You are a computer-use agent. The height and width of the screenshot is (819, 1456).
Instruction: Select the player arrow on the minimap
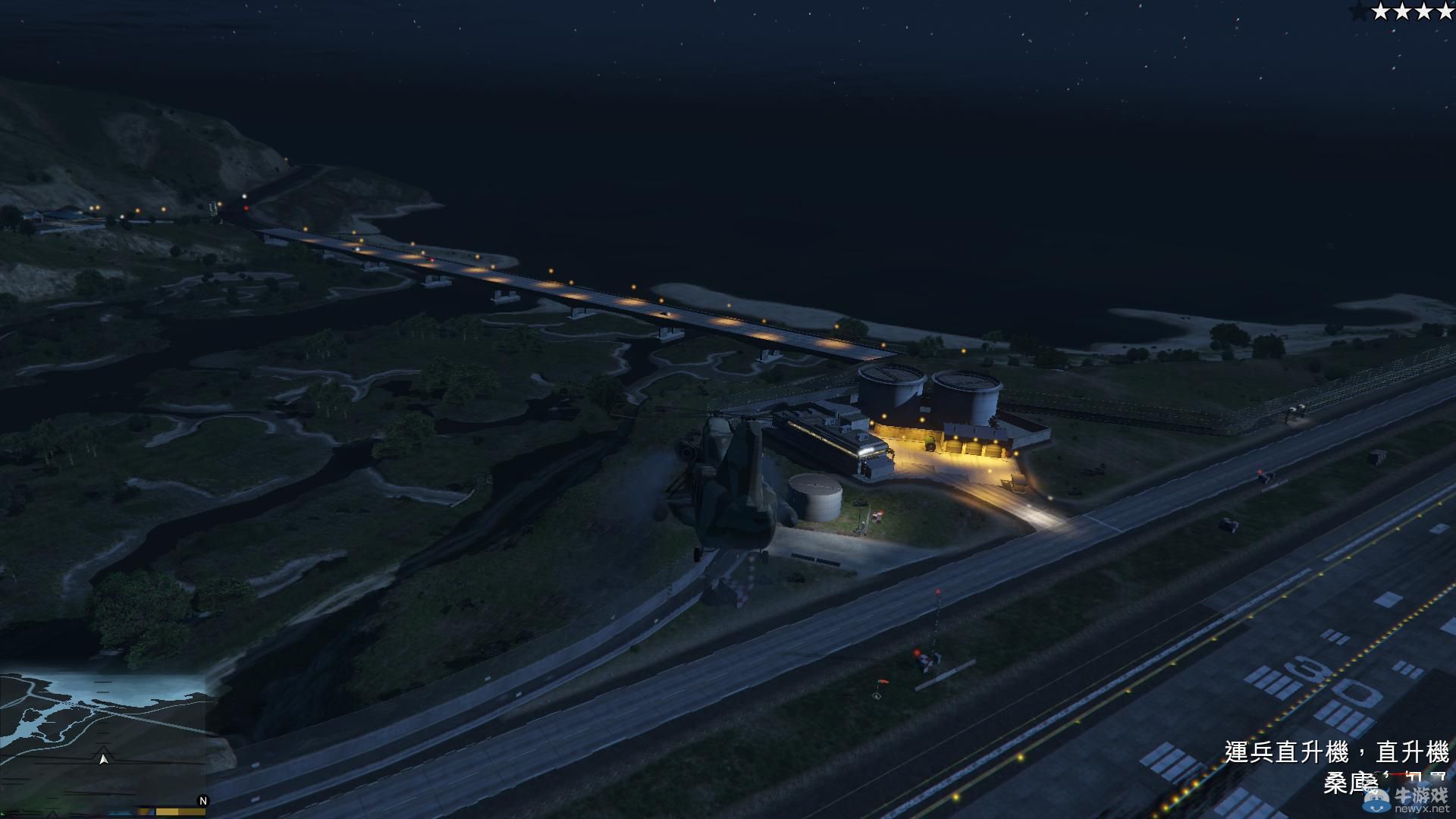pos(104,759)
